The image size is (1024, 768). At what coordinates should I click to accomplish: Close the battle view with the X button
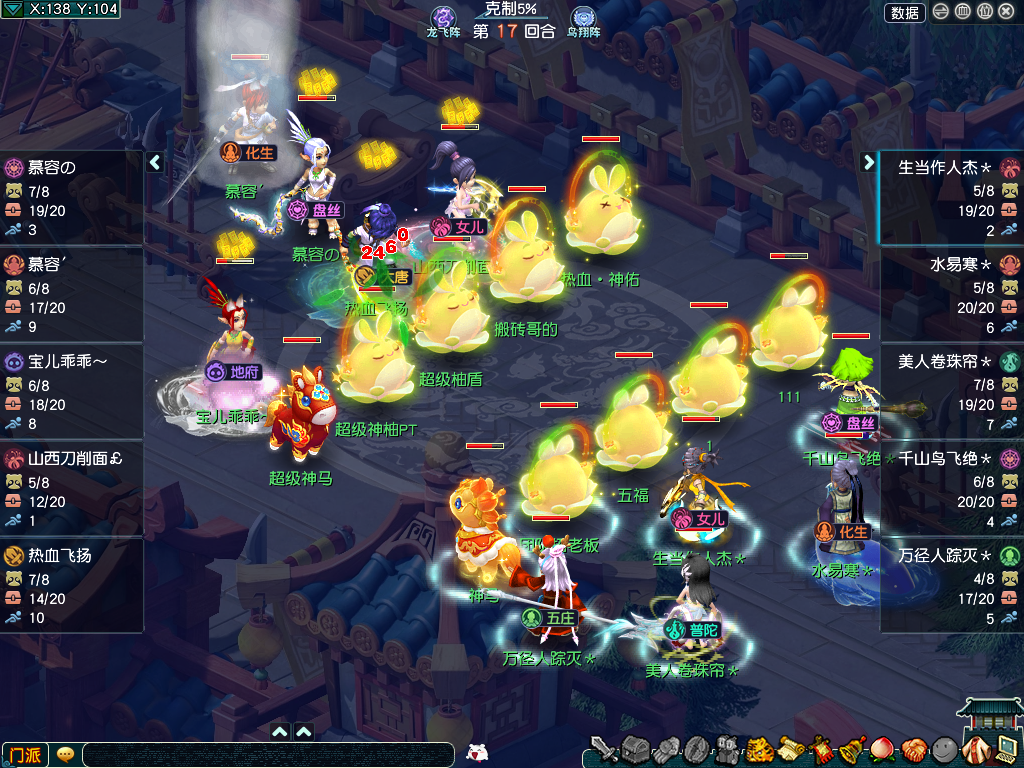(1006, 12)
